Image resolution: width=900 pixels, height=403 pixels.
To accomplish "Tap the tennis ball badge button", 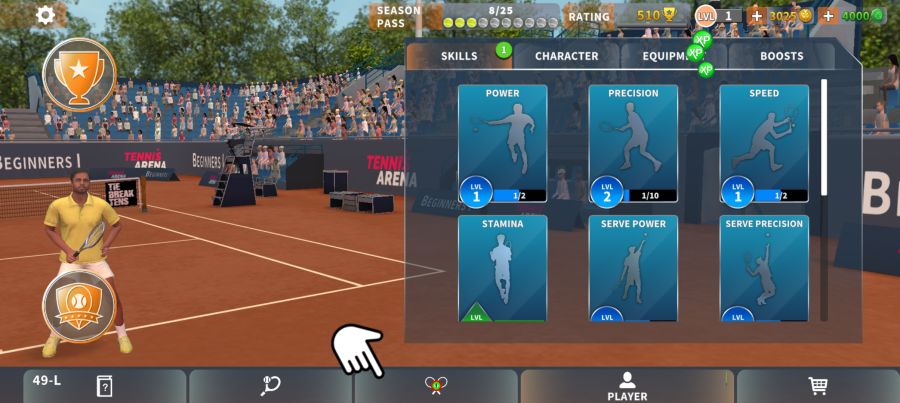I will pyautogui.click(x=79, y=306).
